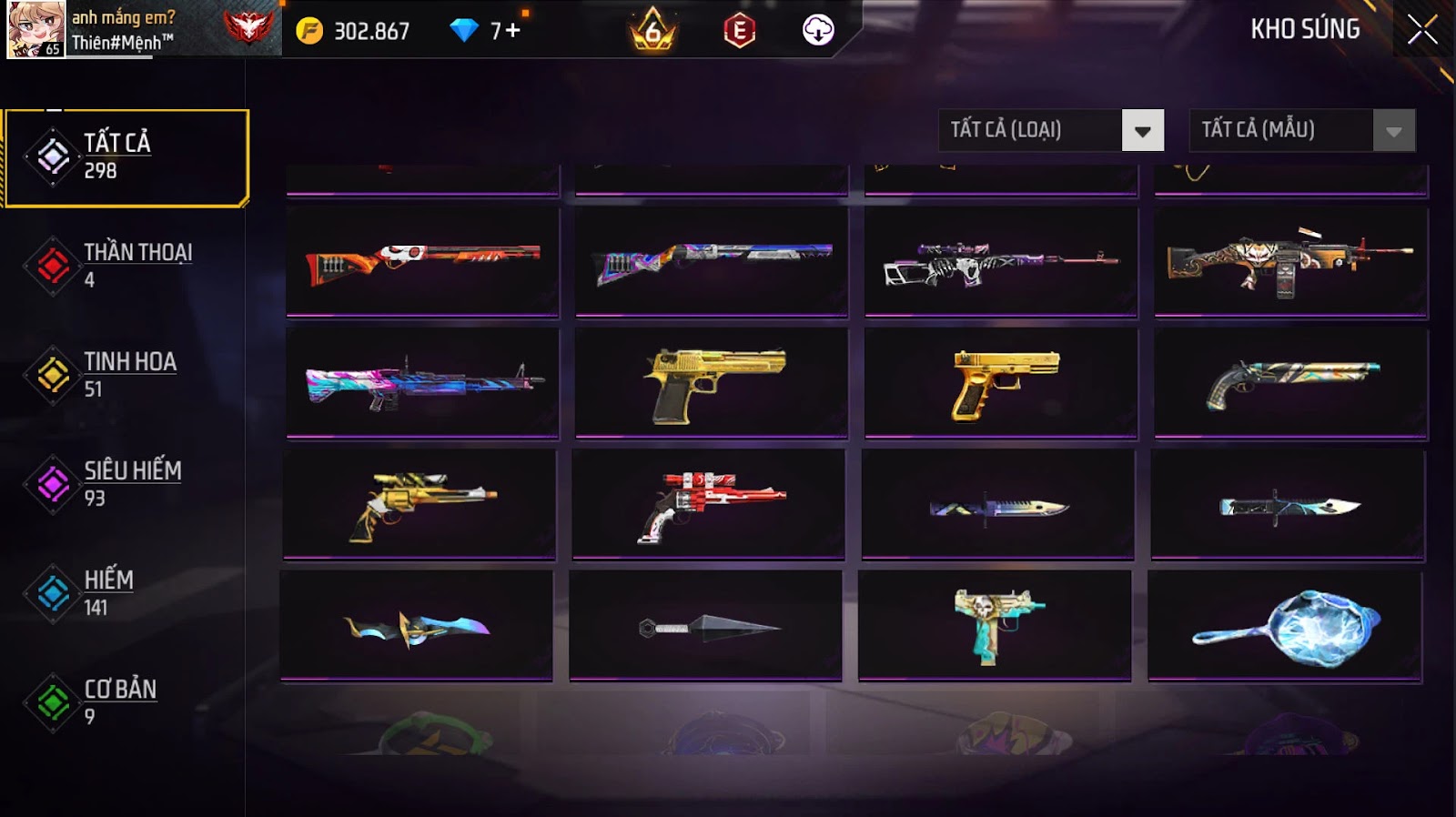The width and height of the screenshot is (1456, 817).
Task: Choose the gold Glock-style pistol skin
Action: [x=1001, y=384]
